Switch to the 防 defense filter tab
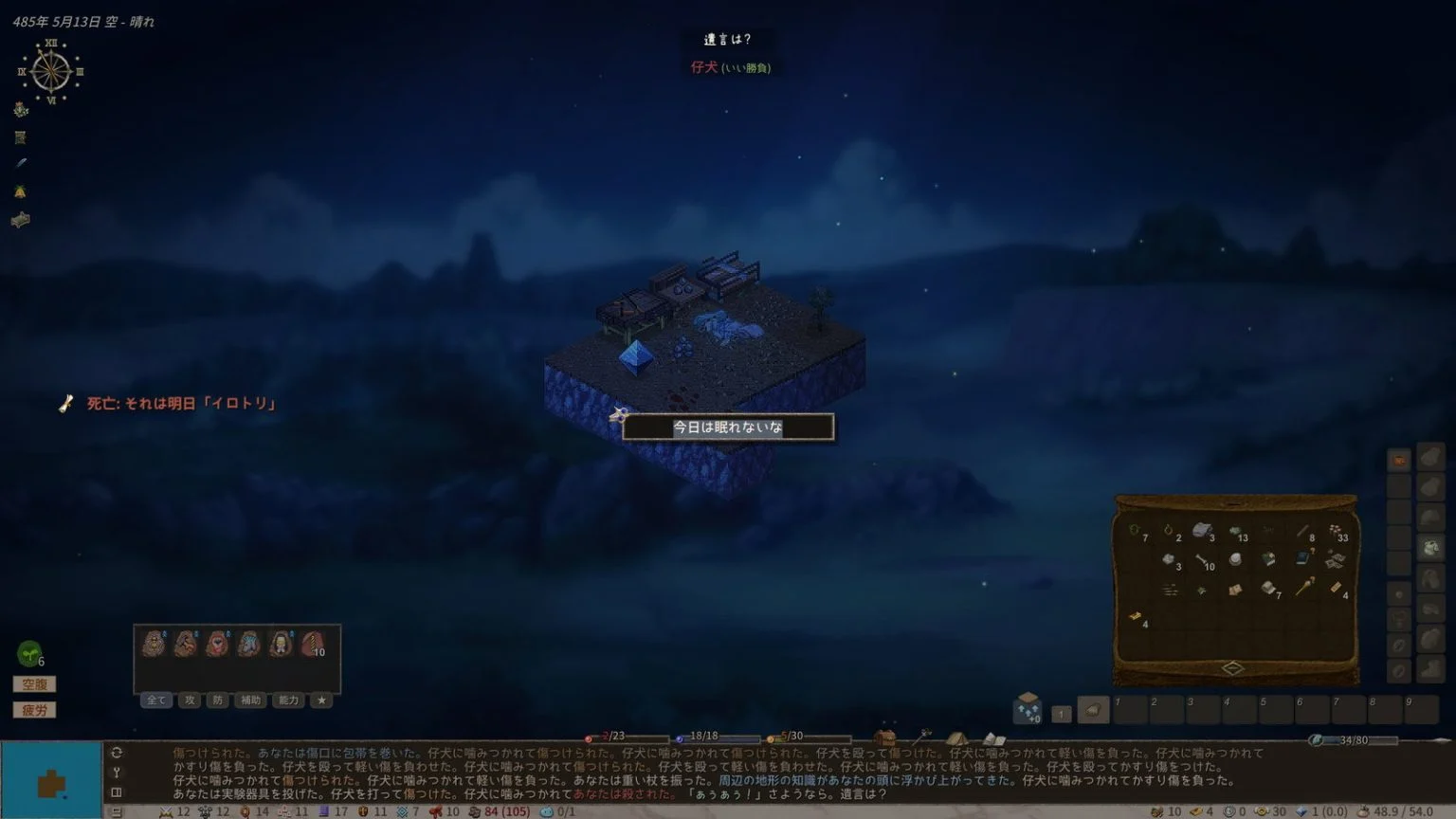The image size is (1456, 819). 218,701
